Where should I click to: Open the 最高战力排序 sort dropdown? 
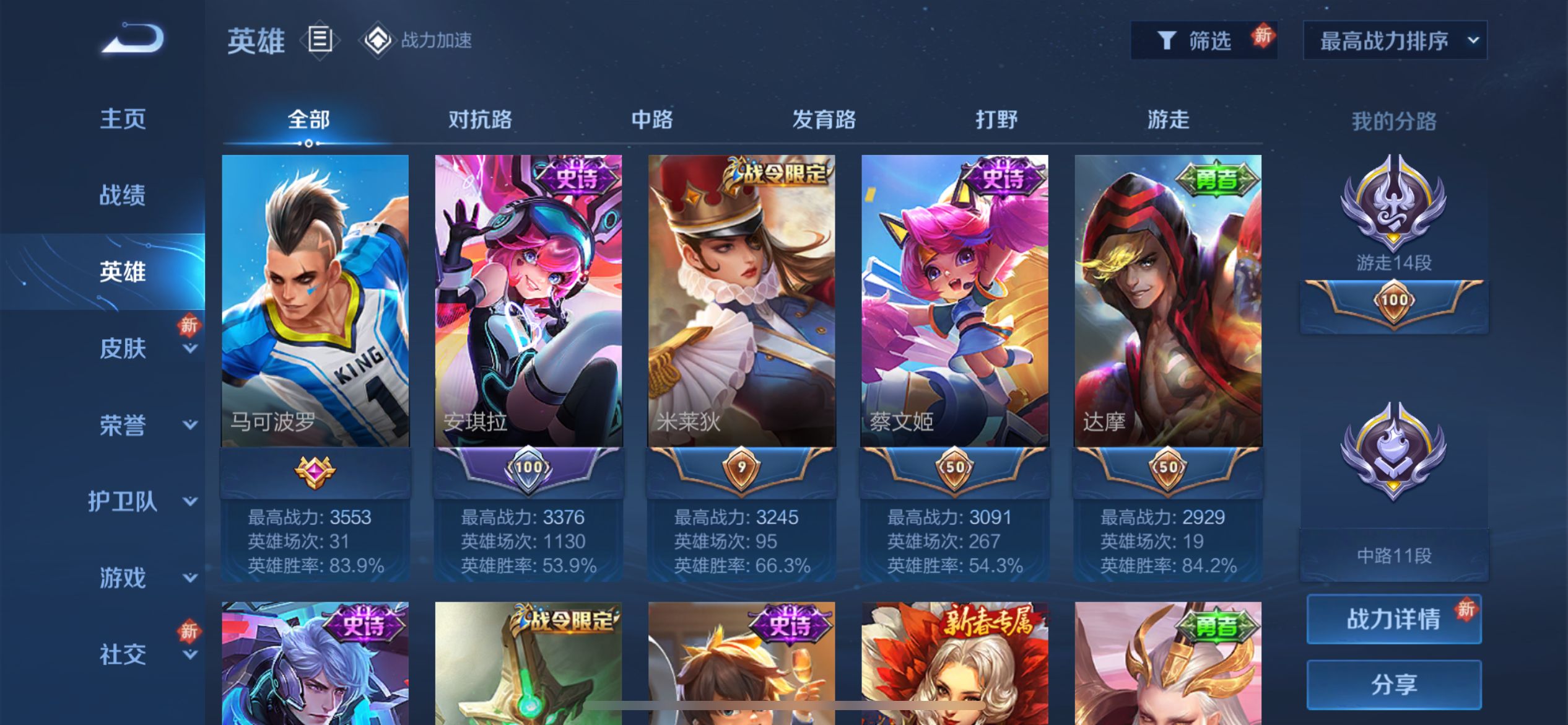[1395, 41]
